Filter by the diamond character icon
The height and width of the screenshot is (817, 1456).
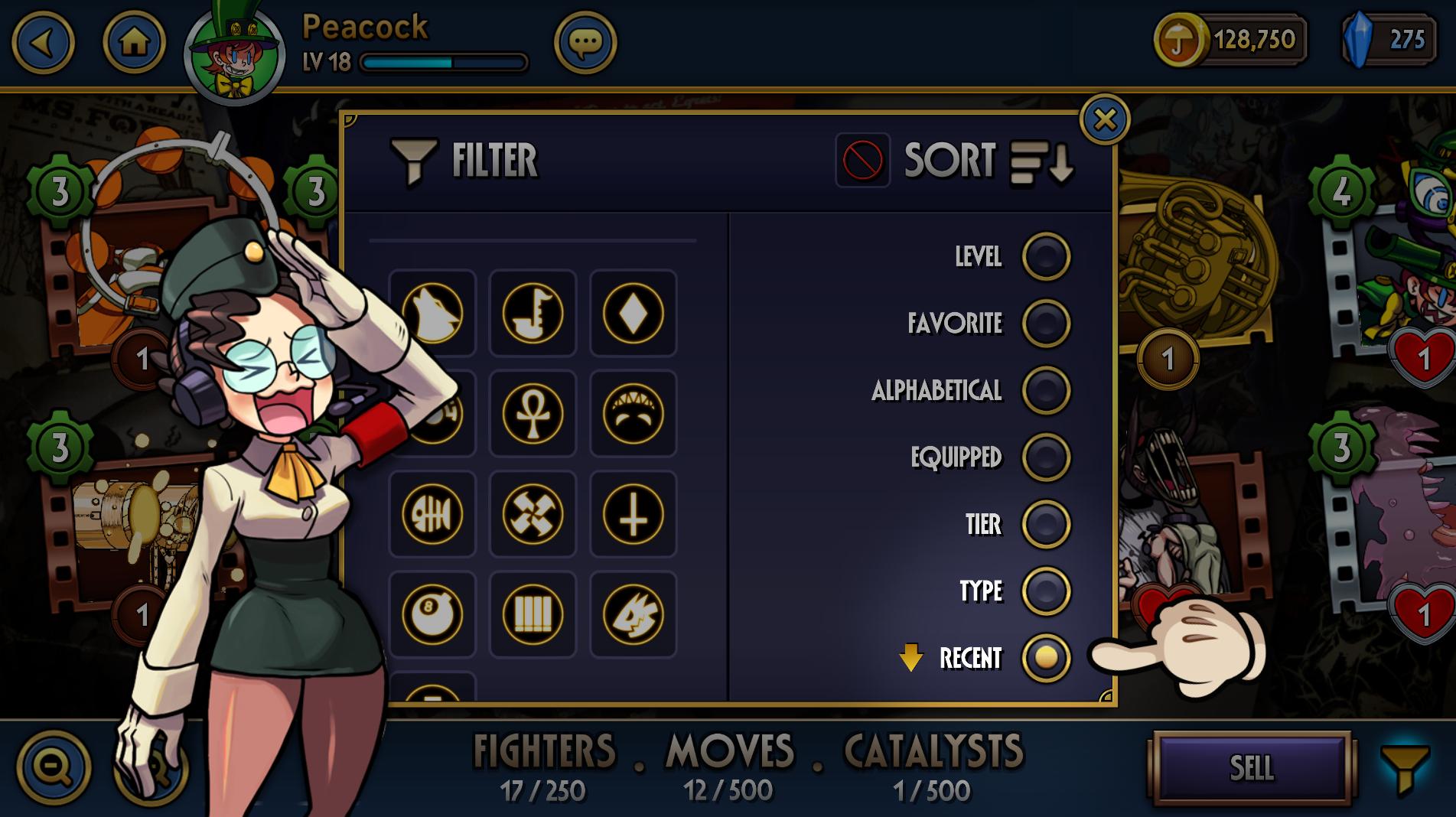pyautogui.click(x=631, y=314)
